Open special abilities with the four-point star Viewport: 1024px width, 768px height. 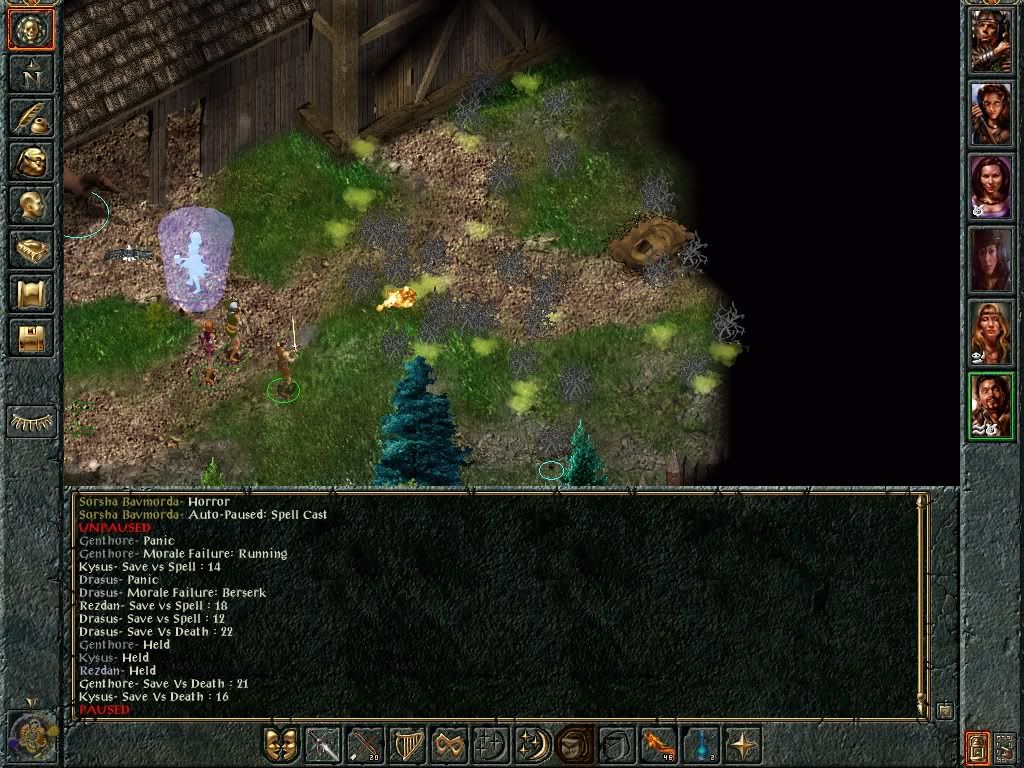tap(744, 746)
